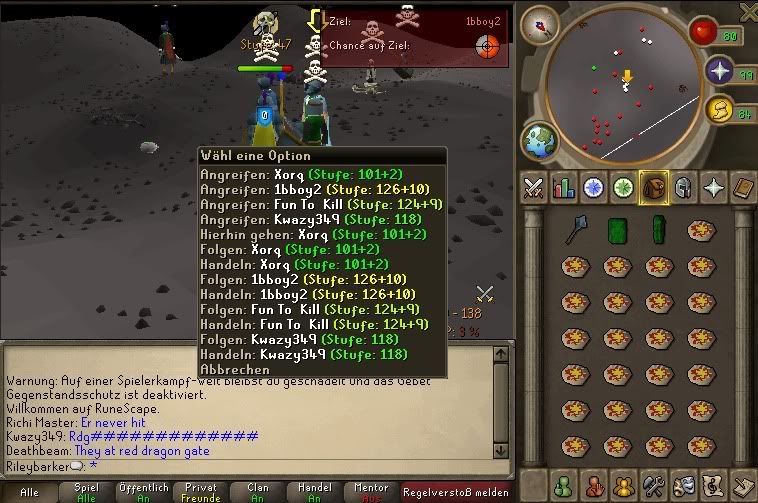The width and height of the screenshot is (758, 503).
Task: Open the 'Handel' trade chat filter
Action: (314, 492)
